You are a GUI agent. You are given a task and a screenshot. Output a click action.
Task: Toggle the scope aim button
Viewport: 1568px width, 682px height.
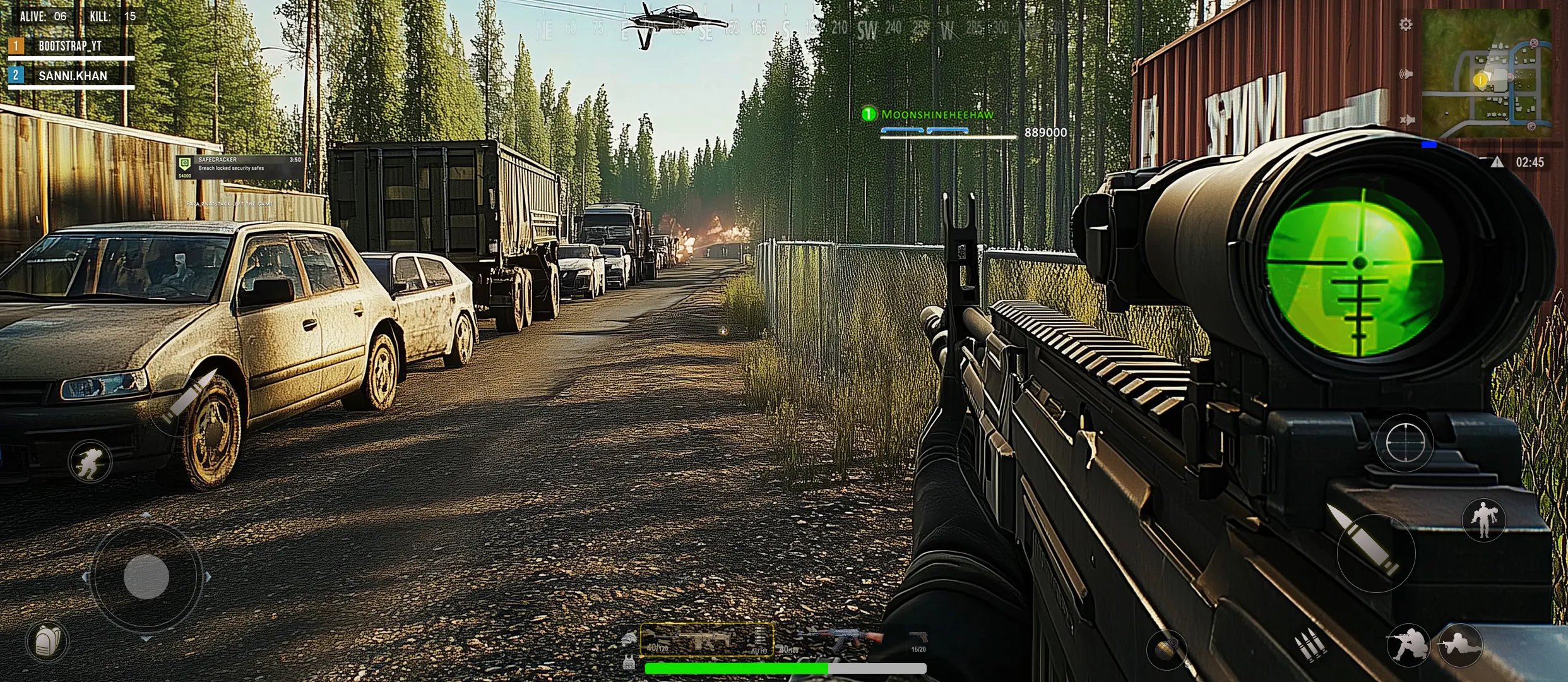click(1405, 443)
